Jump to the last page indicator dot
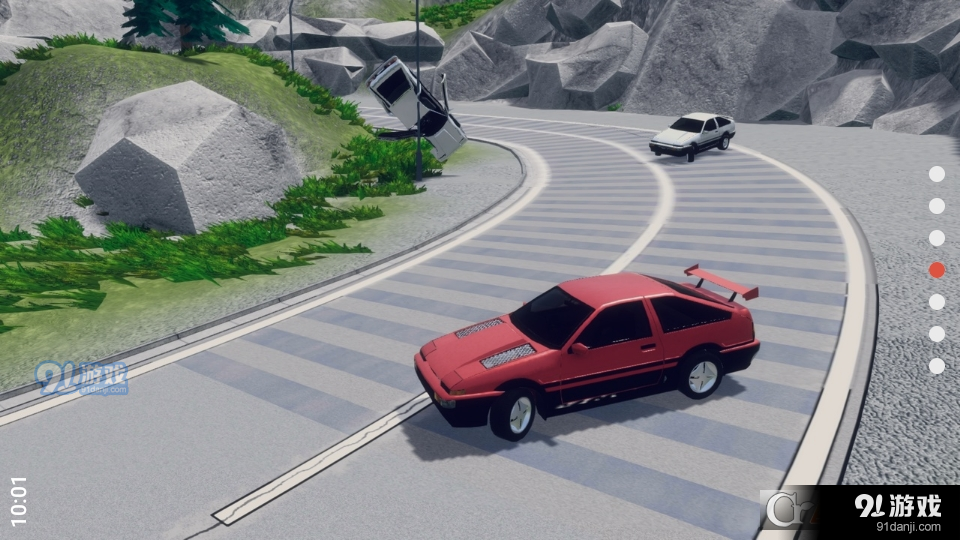 936,366
